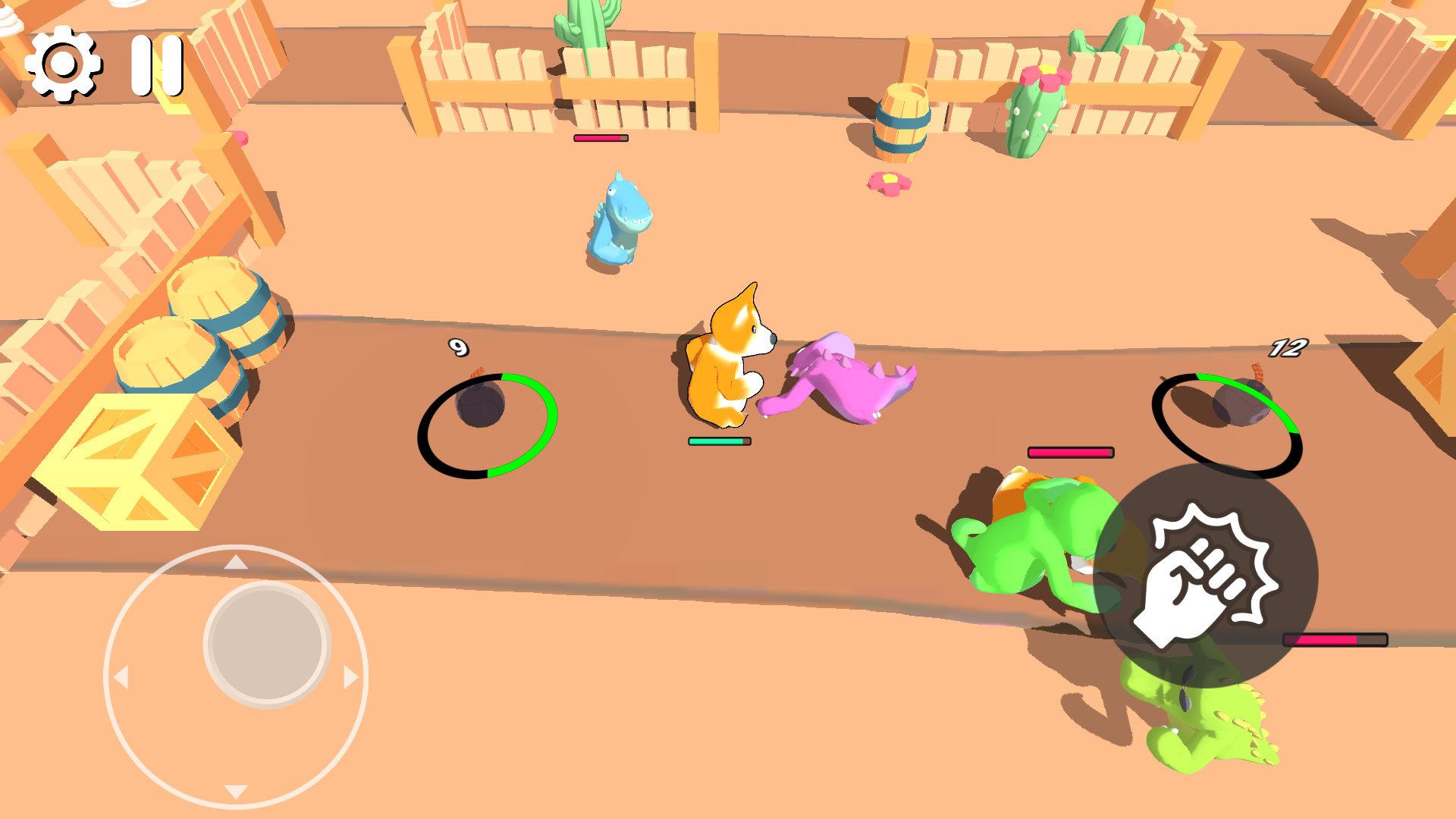Tap the green monster's red health bar

click(x=1069, y=450)
